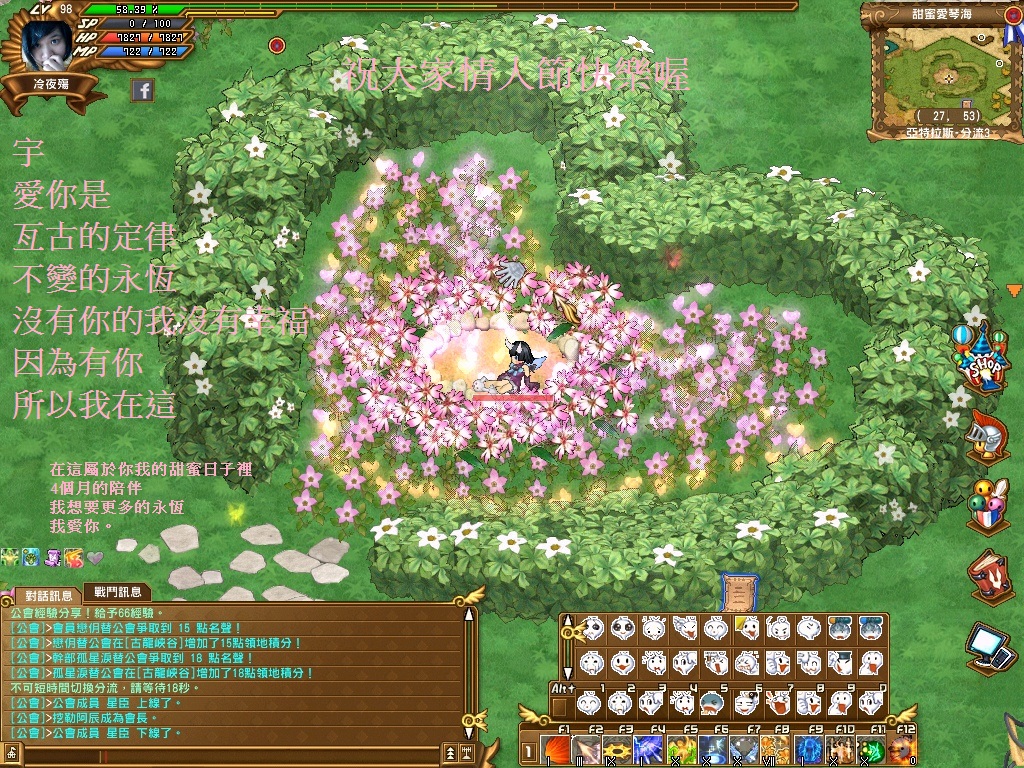The image size is (1024, 768).
Task: Open the scroll note icon above emote panel
Action: 734,591
